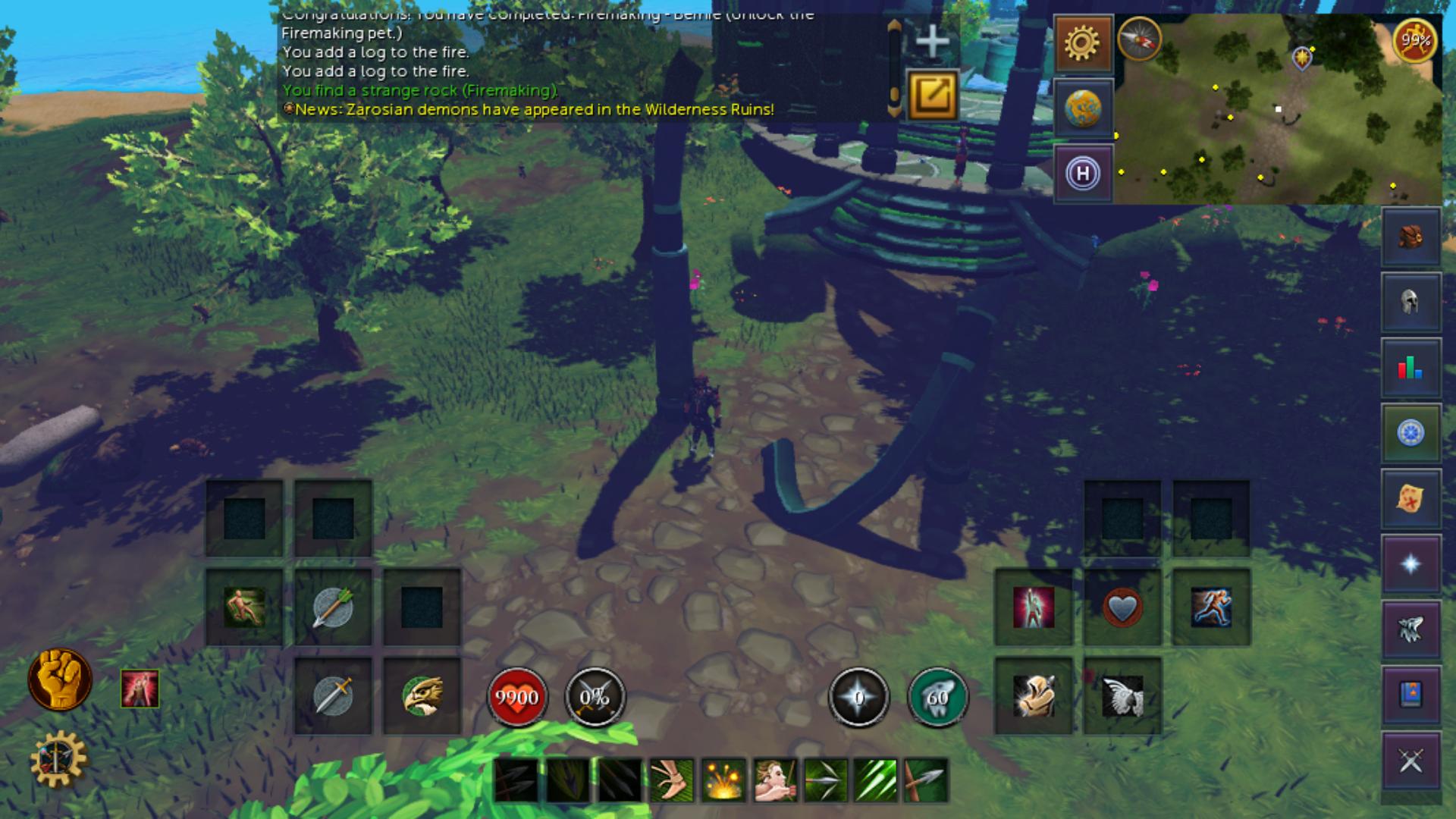Toggle the golden fist stance icon
This screenshot has height=819, width=1456.
point(61,679)
